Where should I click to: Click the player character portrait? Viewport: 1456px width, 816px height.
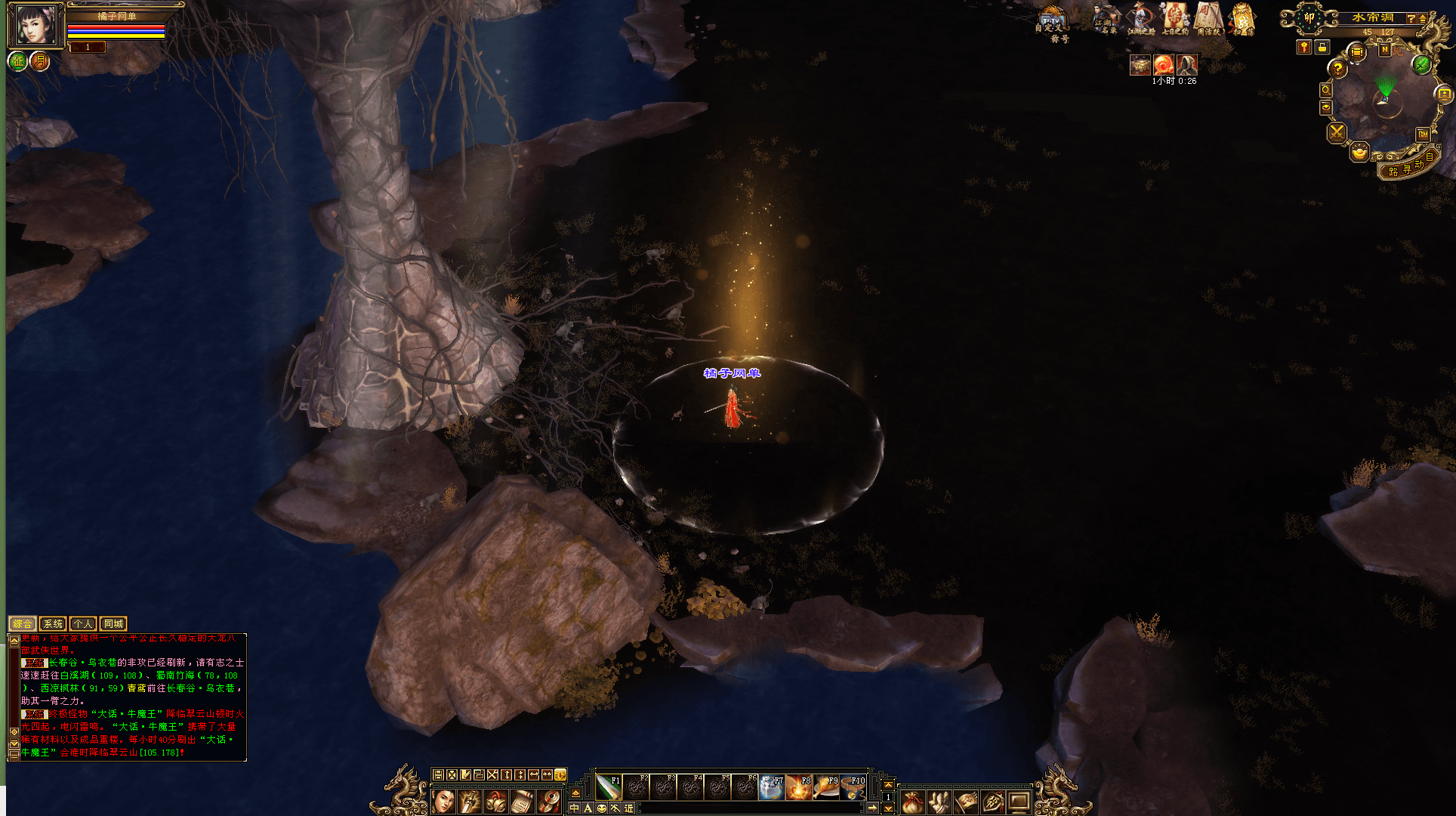pos(35,25)
